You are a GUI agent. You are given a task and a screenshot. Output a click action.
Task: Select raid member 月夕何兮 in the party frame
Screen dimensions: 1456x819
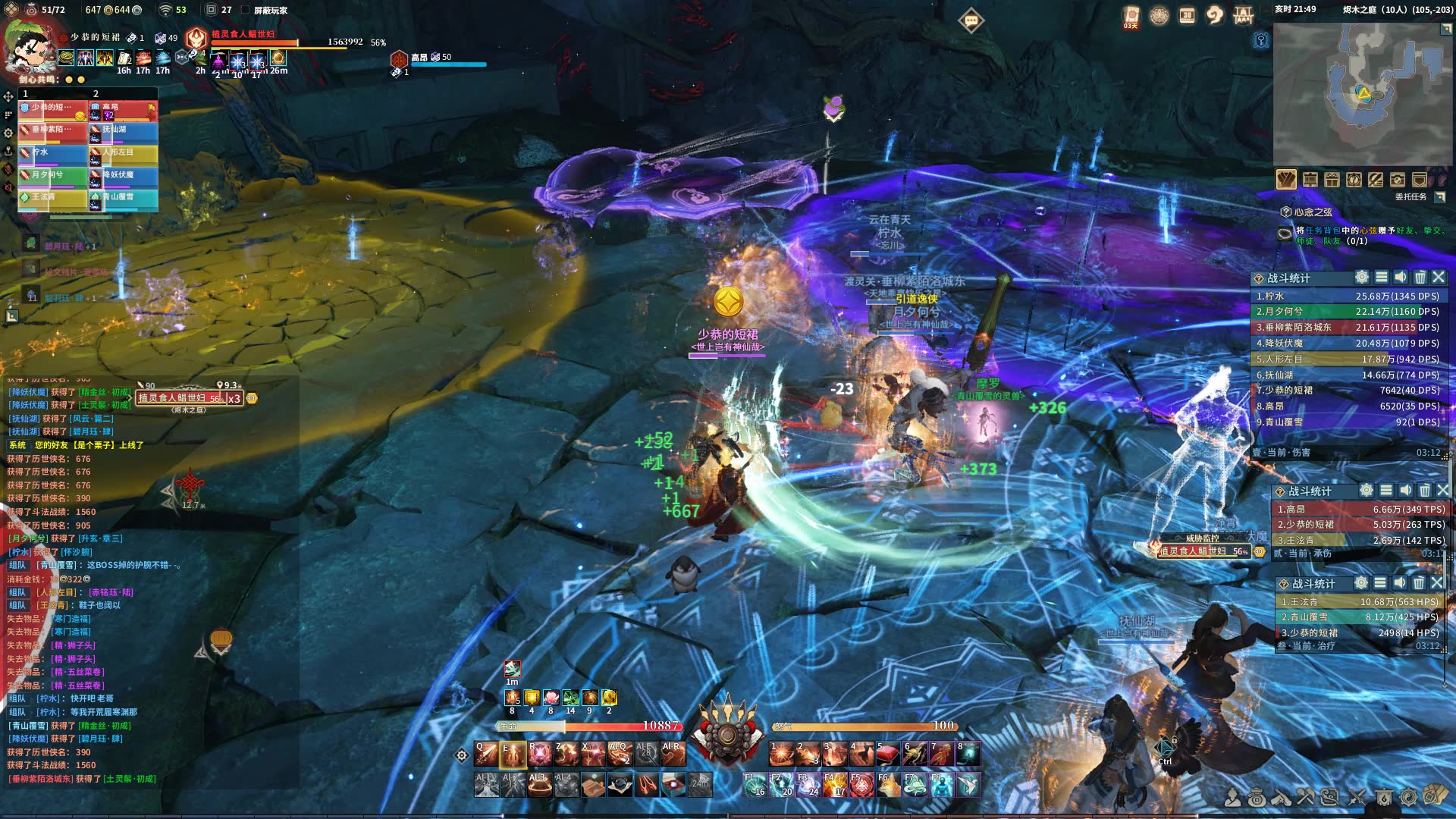[x=52, y=177]
